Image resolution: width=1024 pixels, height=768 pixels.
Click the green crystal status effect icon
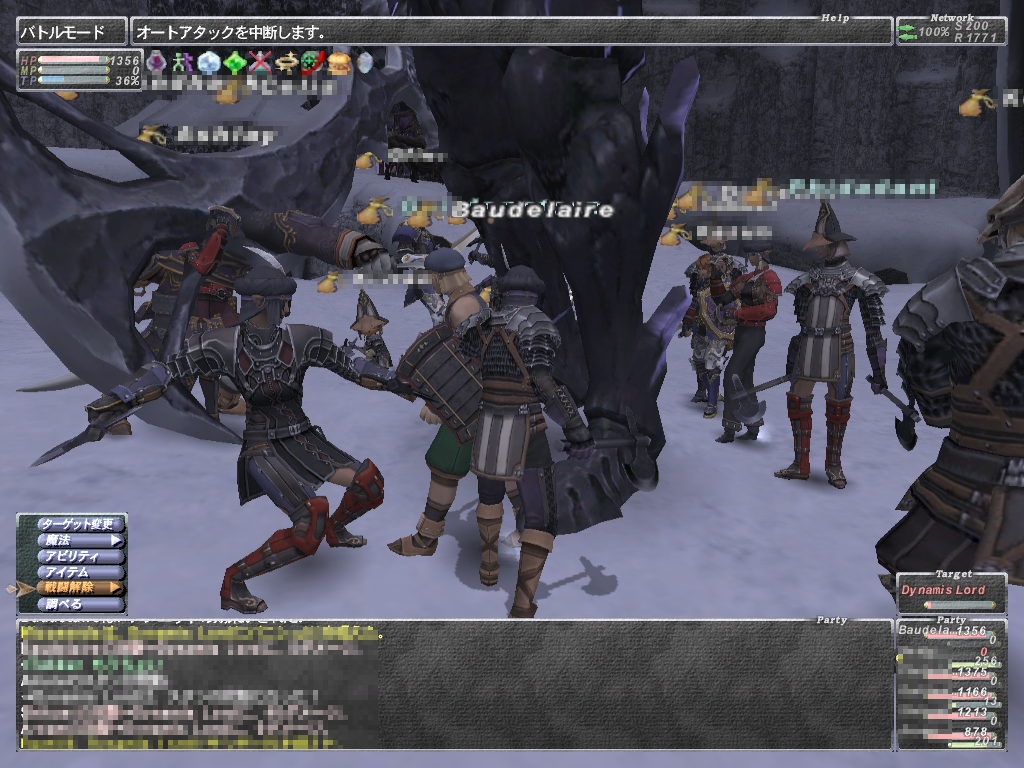[235, 63]
